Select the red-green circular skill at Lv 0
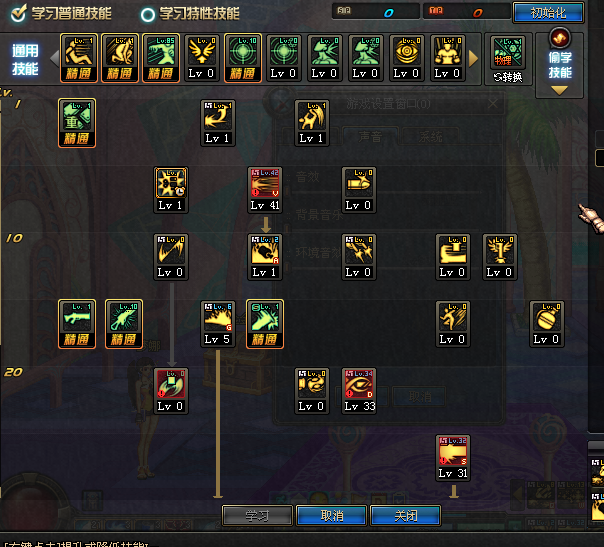 (170, 386)
